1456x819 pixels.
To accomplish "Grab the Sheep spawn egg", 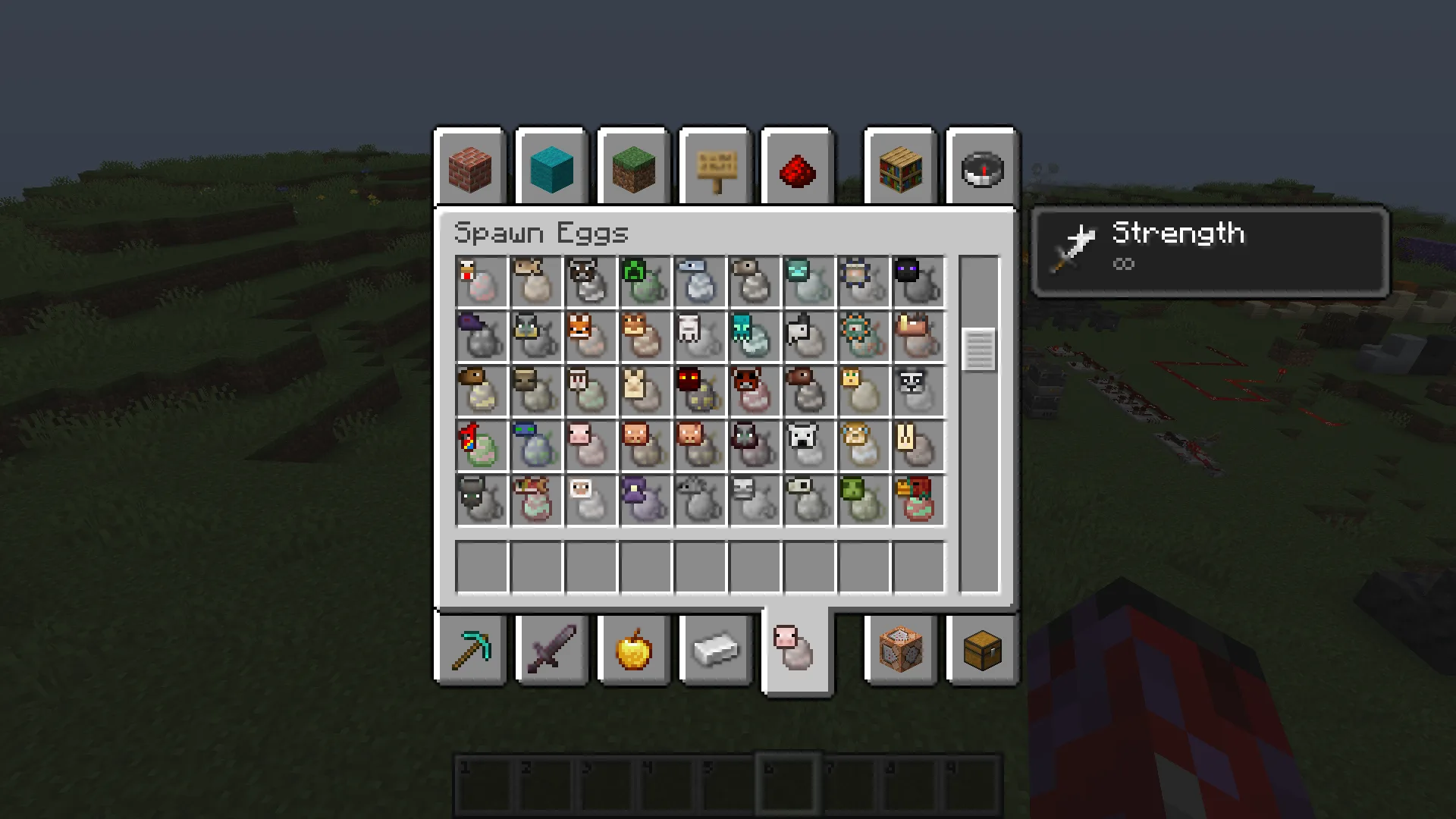I will 590,500.
